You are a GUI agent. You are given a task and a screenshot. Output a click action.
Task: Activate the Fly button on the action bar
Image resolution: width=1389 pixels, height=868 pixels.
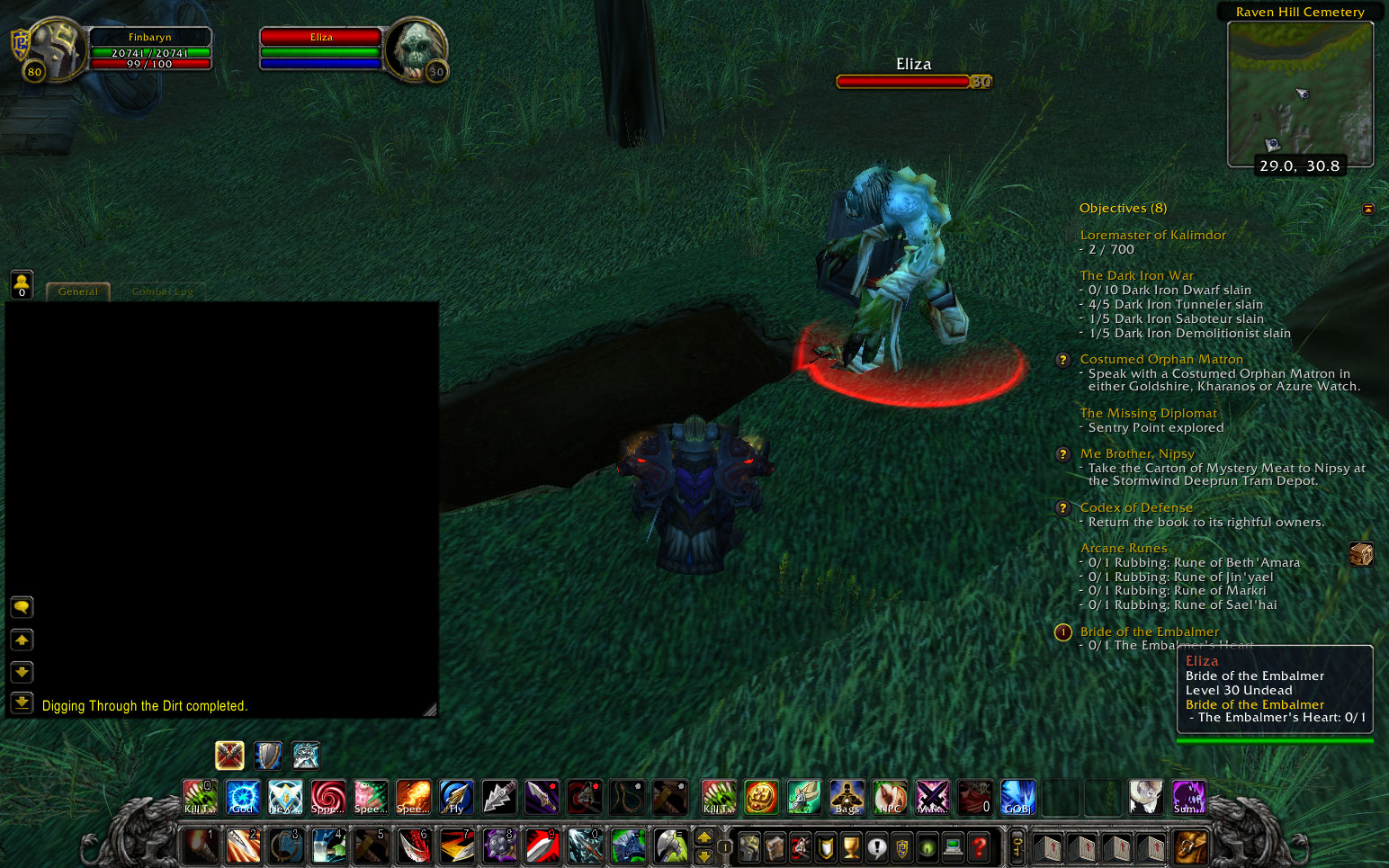pos(456,797)
